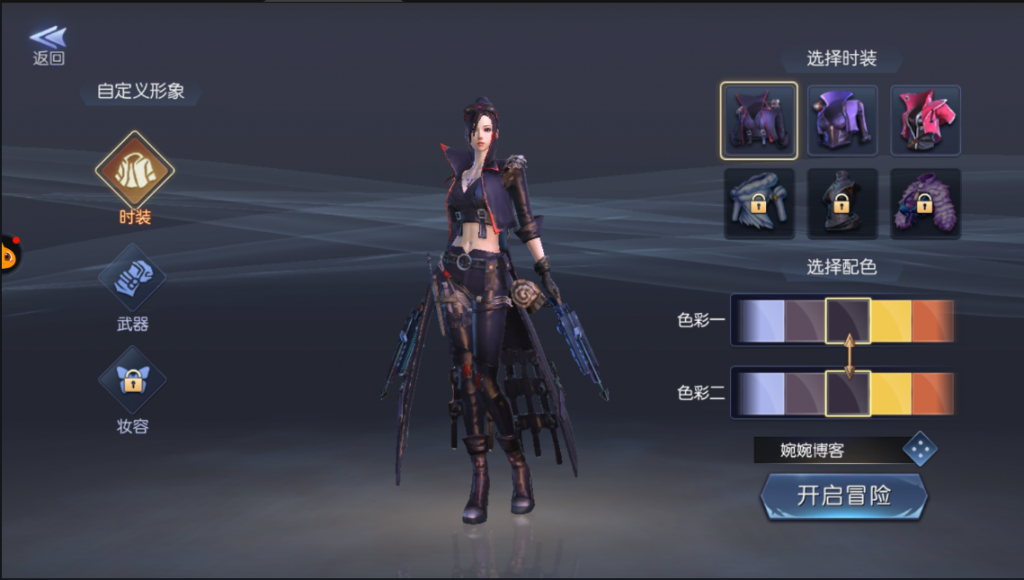Screen dimensions: 1024x580
Task: Select the crimson red outfit thumbnail
Action: (925, 121)
